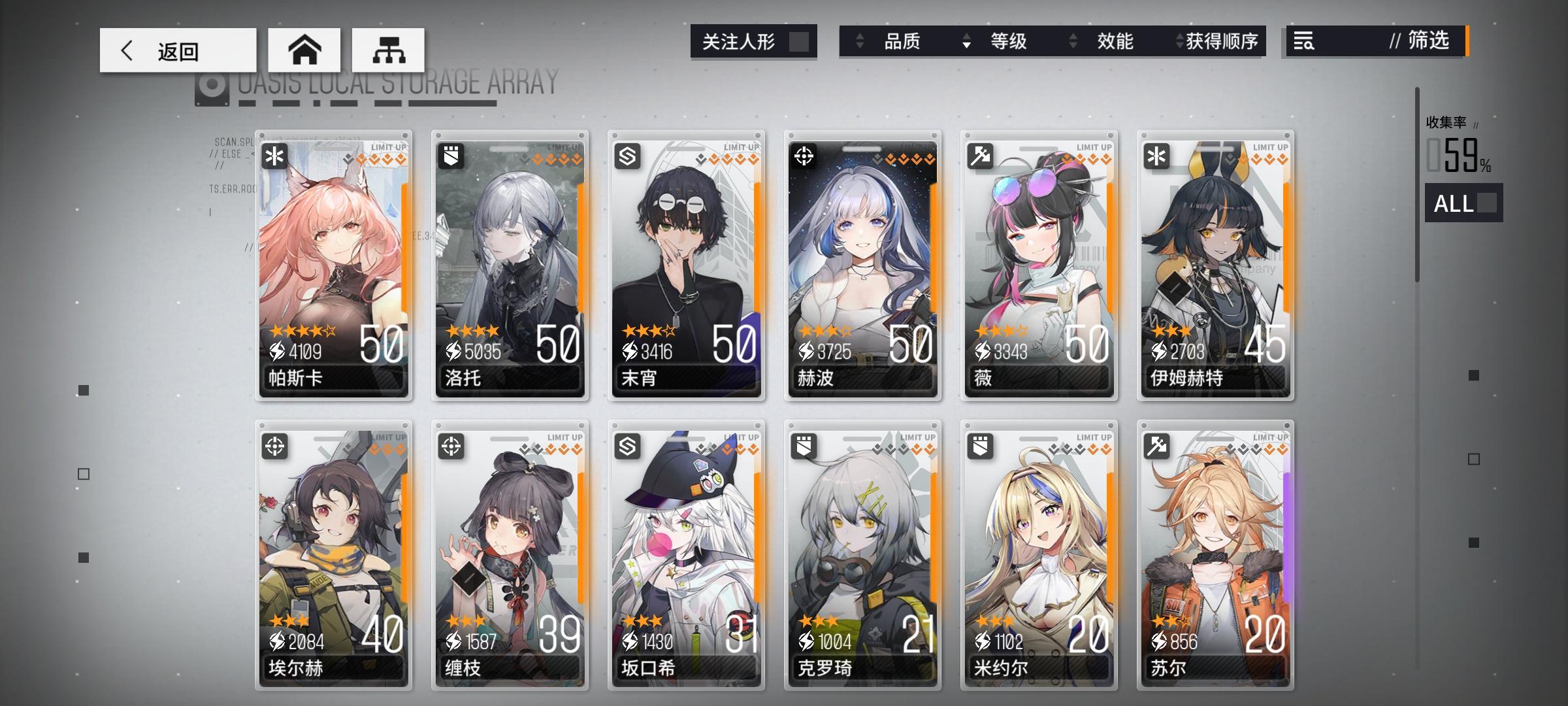Select the 等级 sorting option

1009,42
